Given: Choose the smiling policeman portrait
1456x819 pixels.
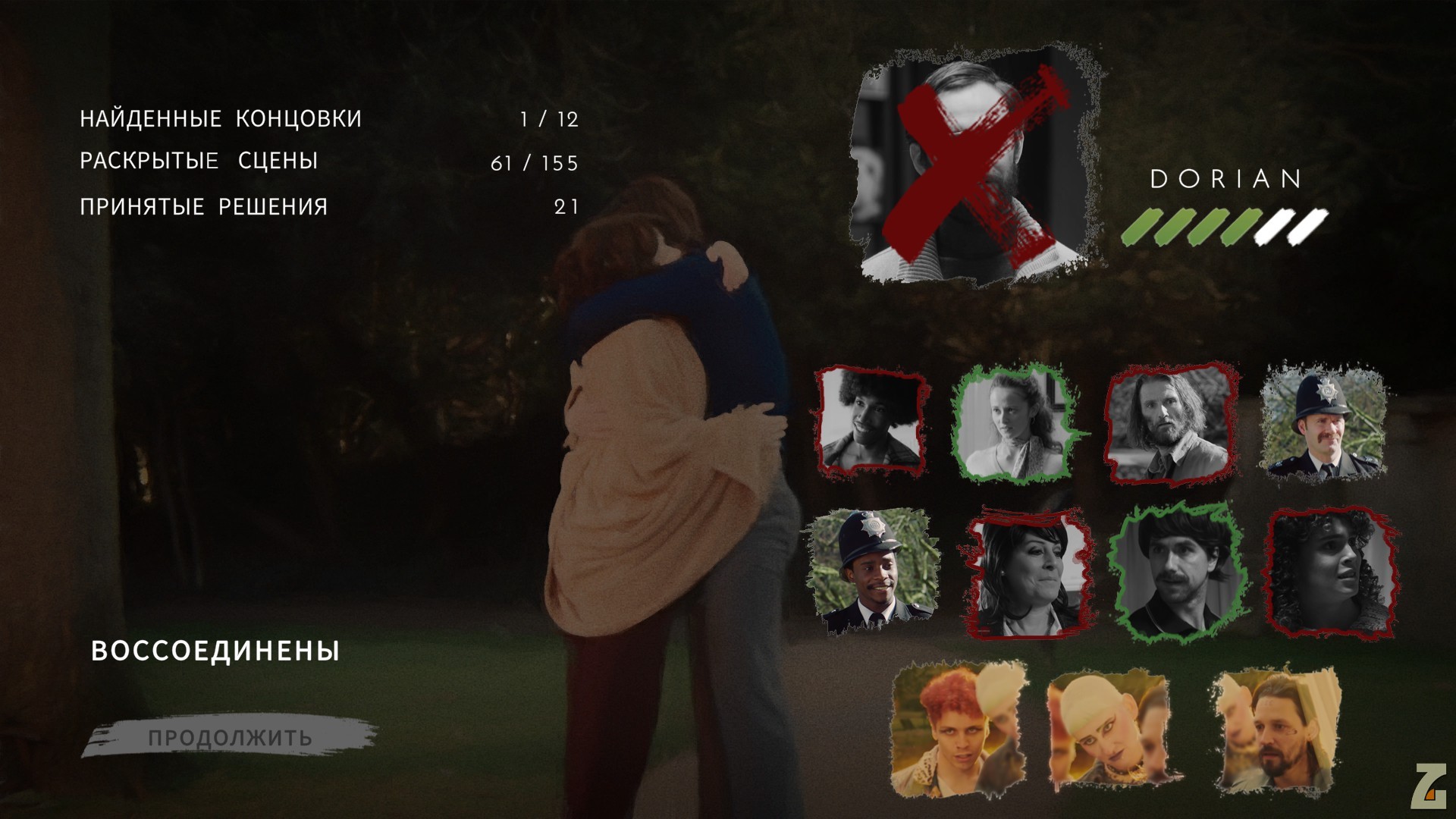Looking at the screenshot, I should pyautogui.click(x=872, y=572).
